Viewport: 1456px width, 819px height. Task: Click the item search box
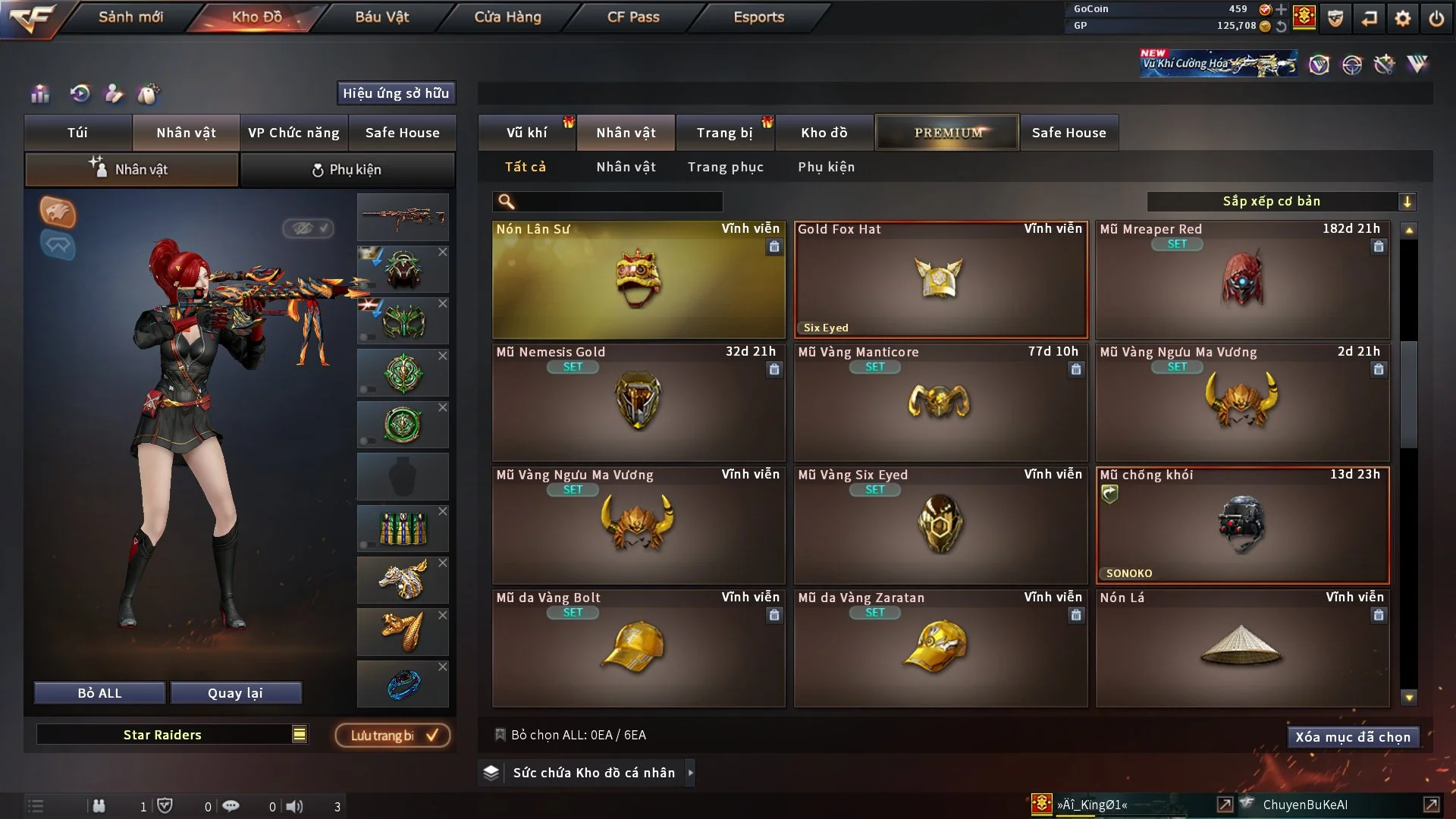pos(618,202)
